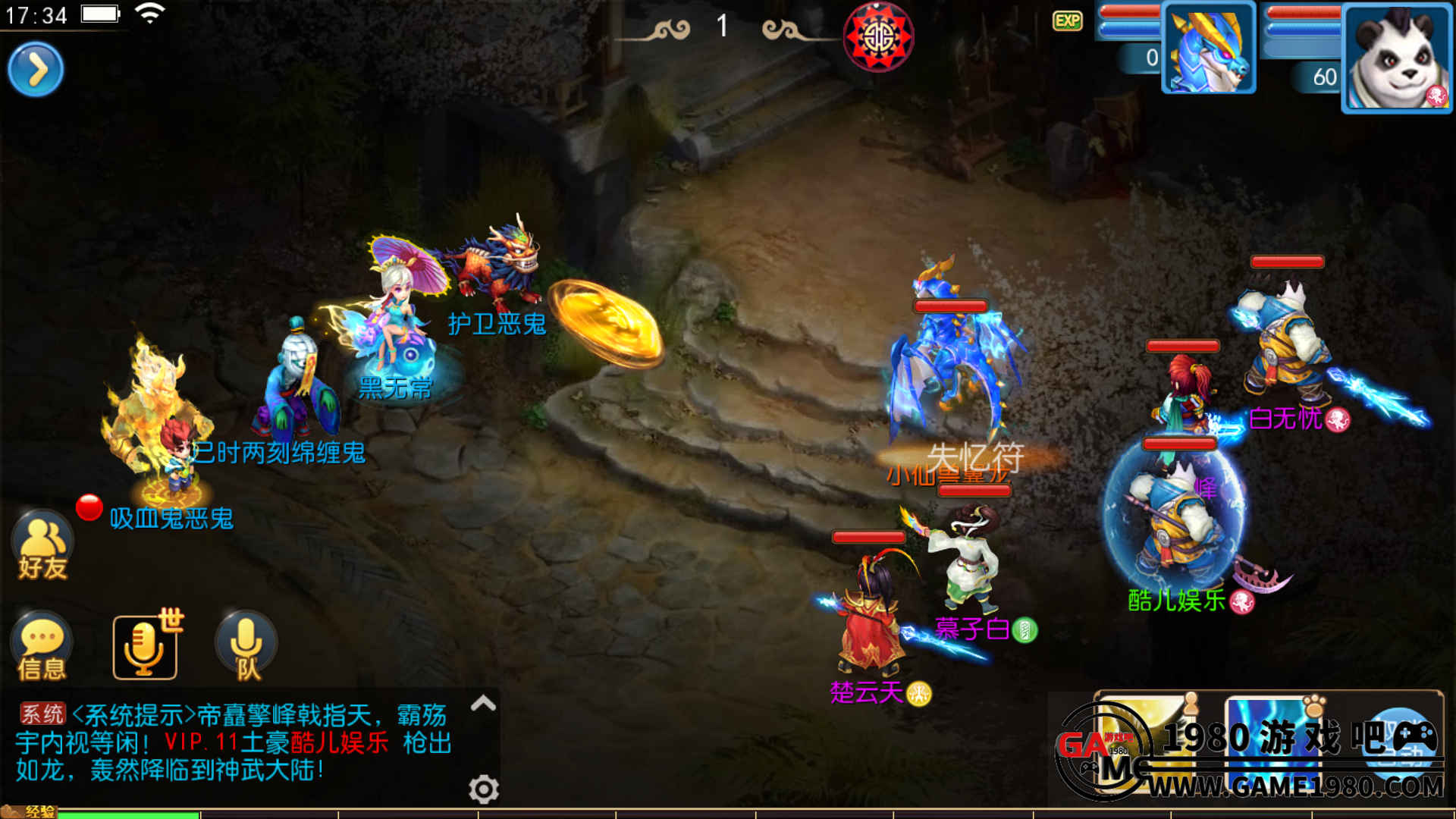The width and height of the screenshot is (1456, 819).
Task: Select the panda character portrait
Action: click(x=1396, y=58)
